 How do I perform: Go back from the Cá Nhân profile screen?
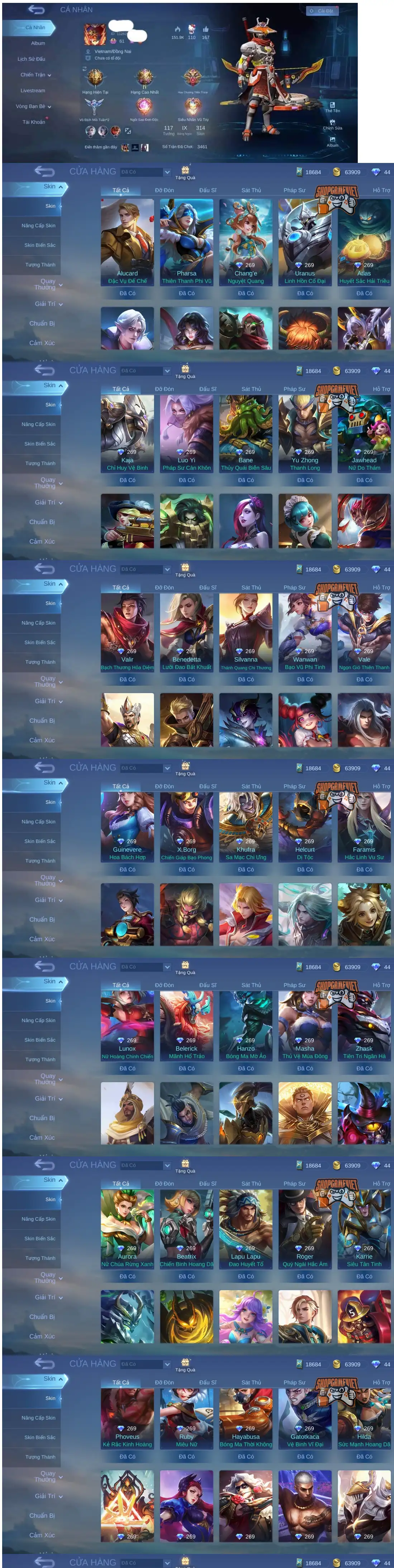tap(36, 10)
